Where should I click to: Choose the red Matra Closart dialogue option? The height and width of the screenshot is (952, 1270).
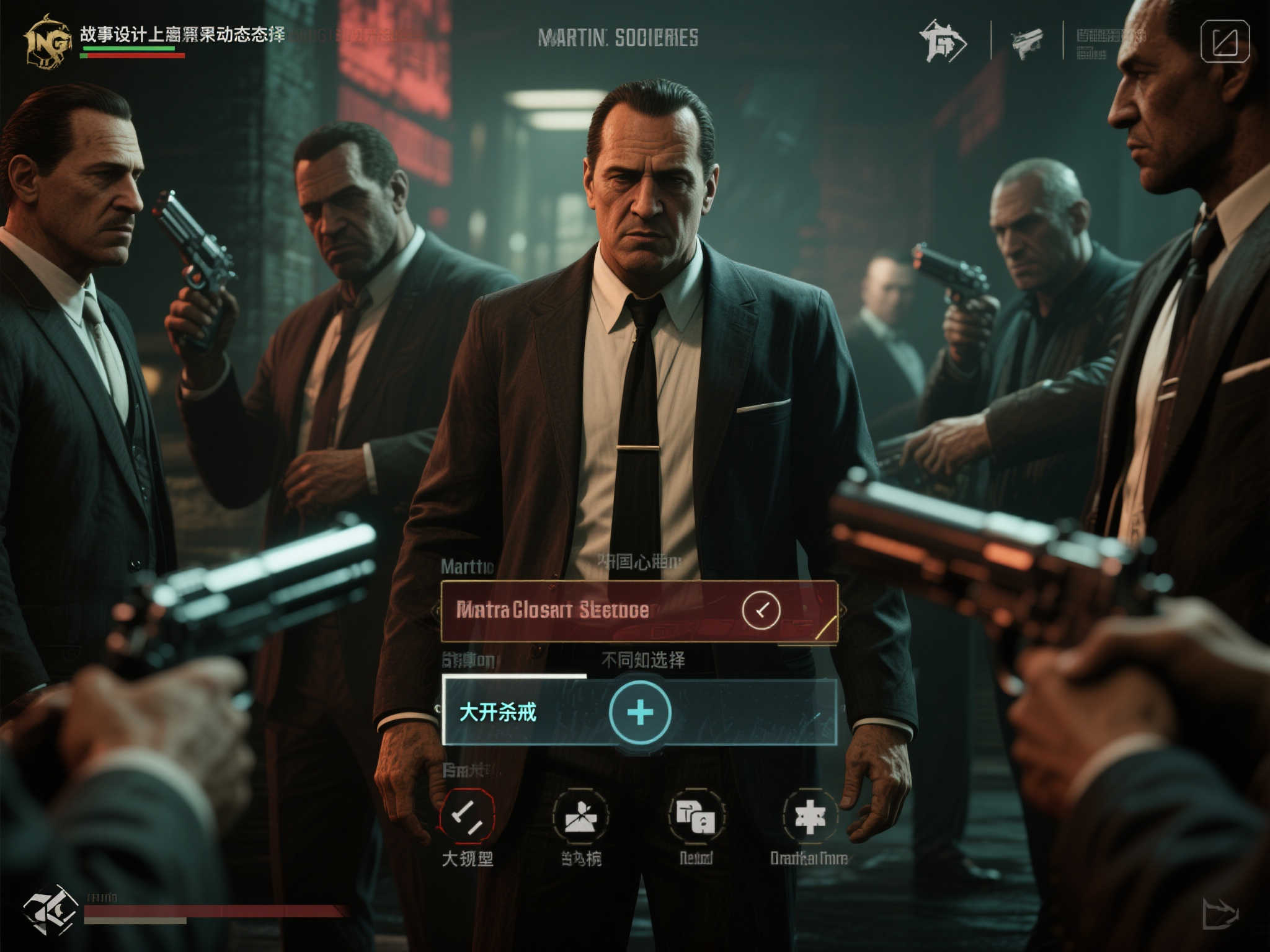click(x=589, y=610)
